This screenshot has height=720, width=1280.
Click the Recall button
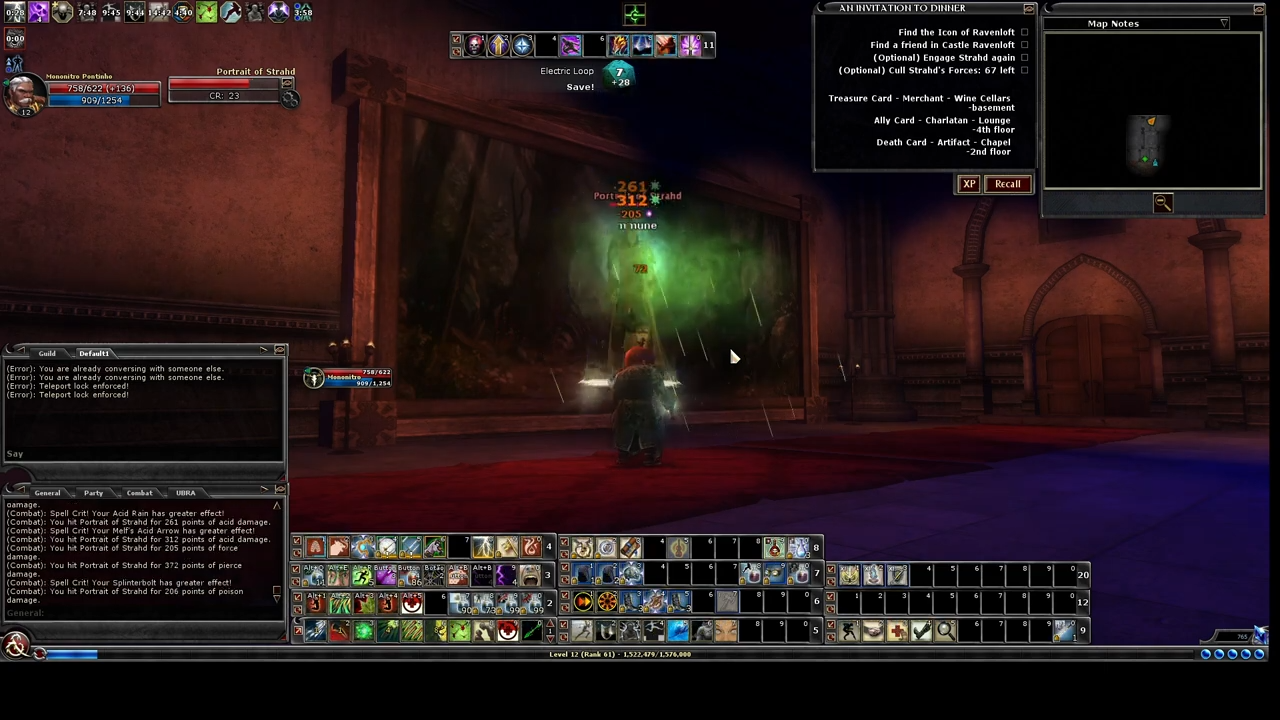pyautogui.click(x=1007, y=183)
